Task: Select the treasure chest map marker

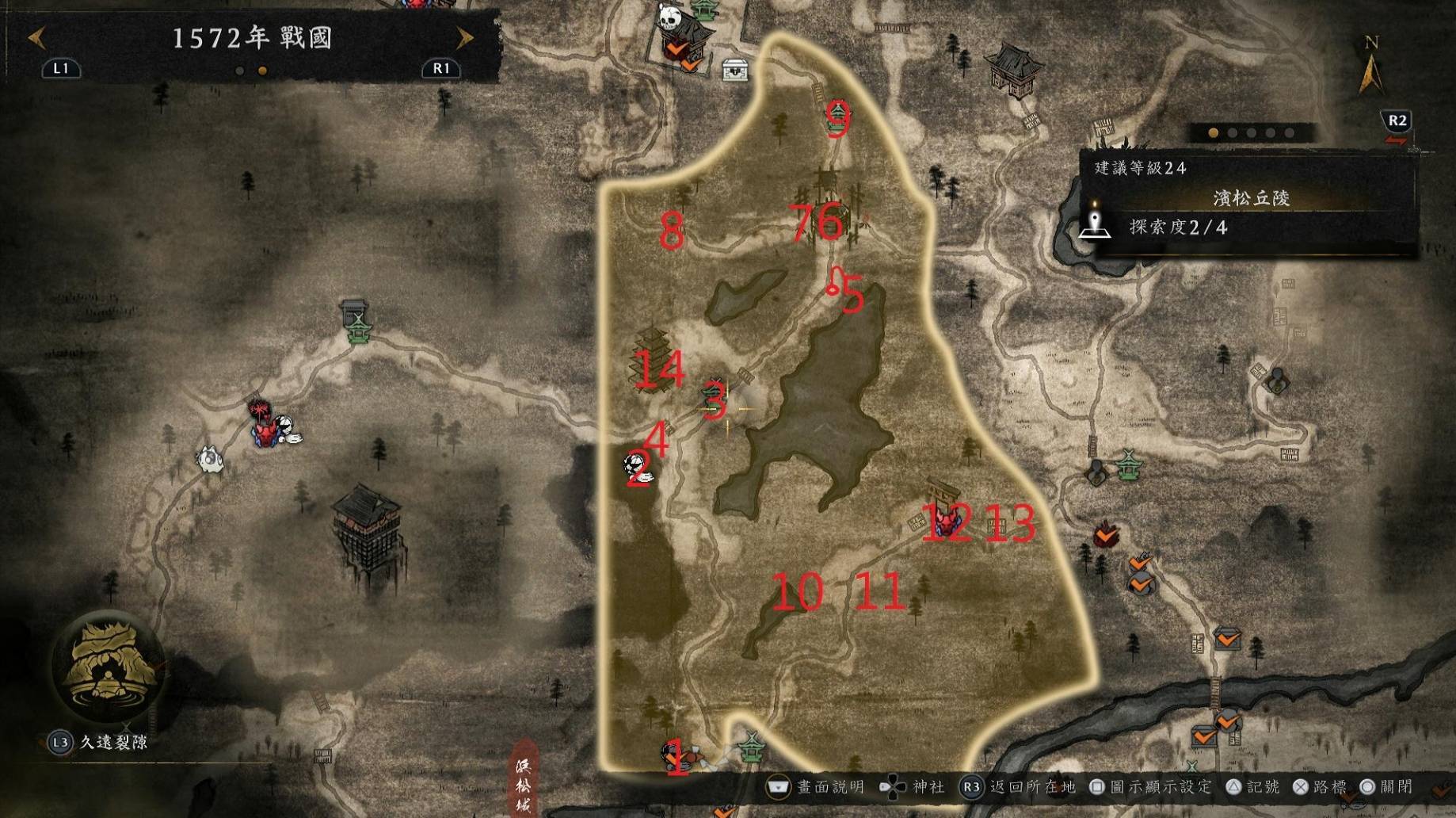Action: click(735, 71)
